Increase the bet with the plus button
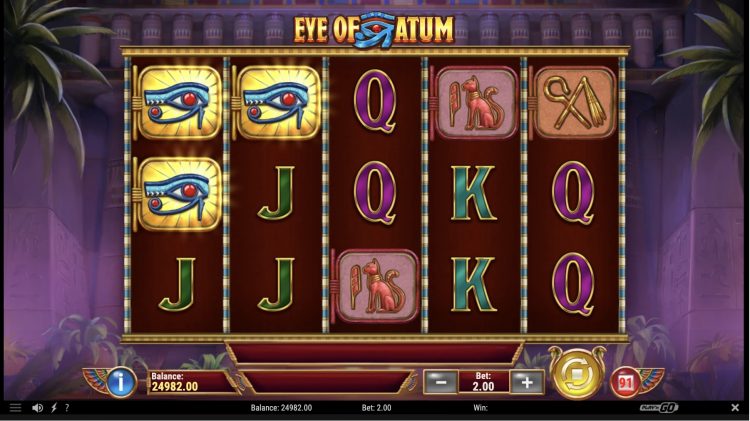Viewport: 750px width, 421px height. pyautogui.click(x=526, y=381)
